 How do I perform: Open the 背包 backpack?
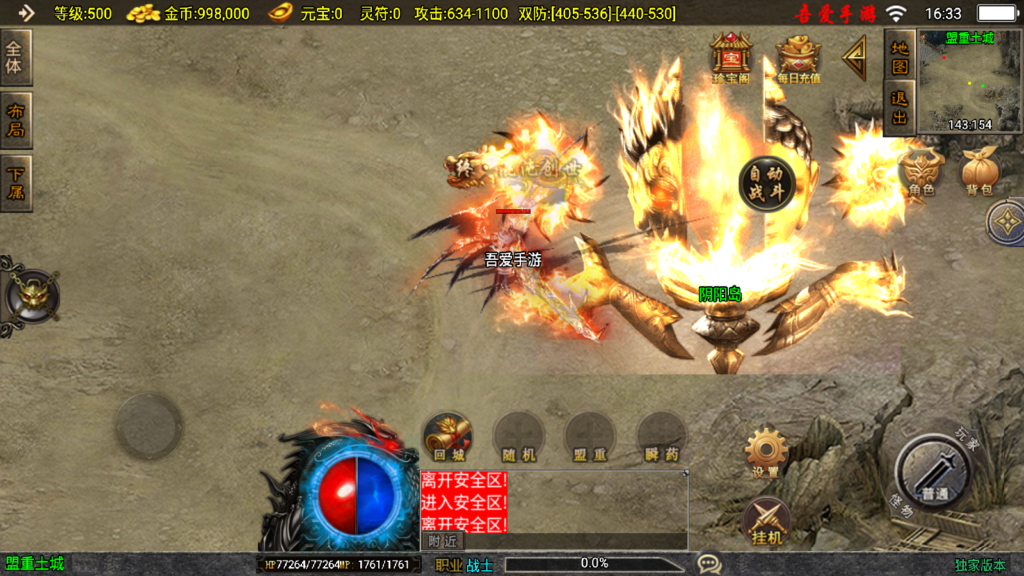click(x=980, y=171)
